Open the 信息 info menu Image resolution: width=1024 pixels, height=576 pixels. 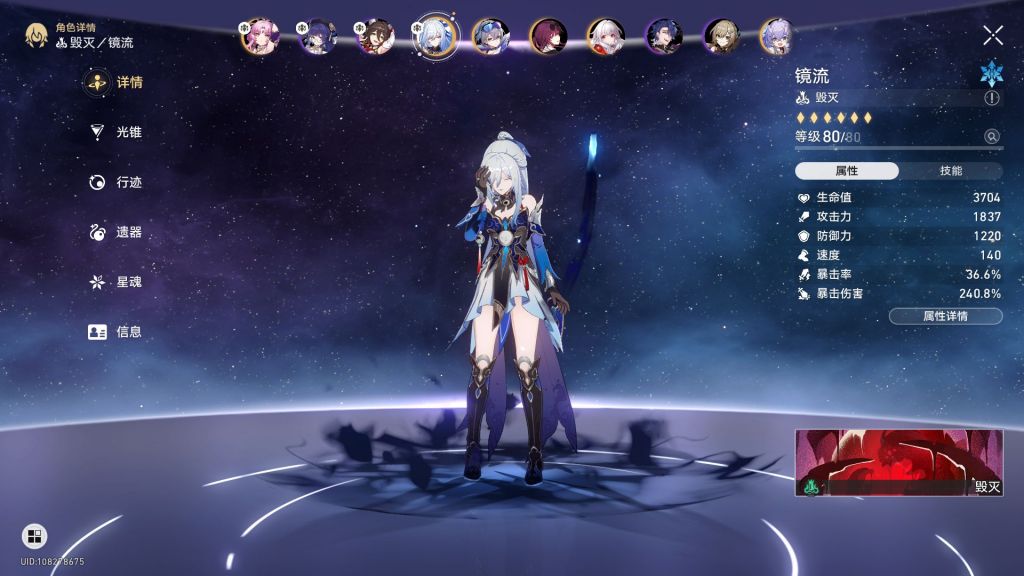(x=116, y=332)
